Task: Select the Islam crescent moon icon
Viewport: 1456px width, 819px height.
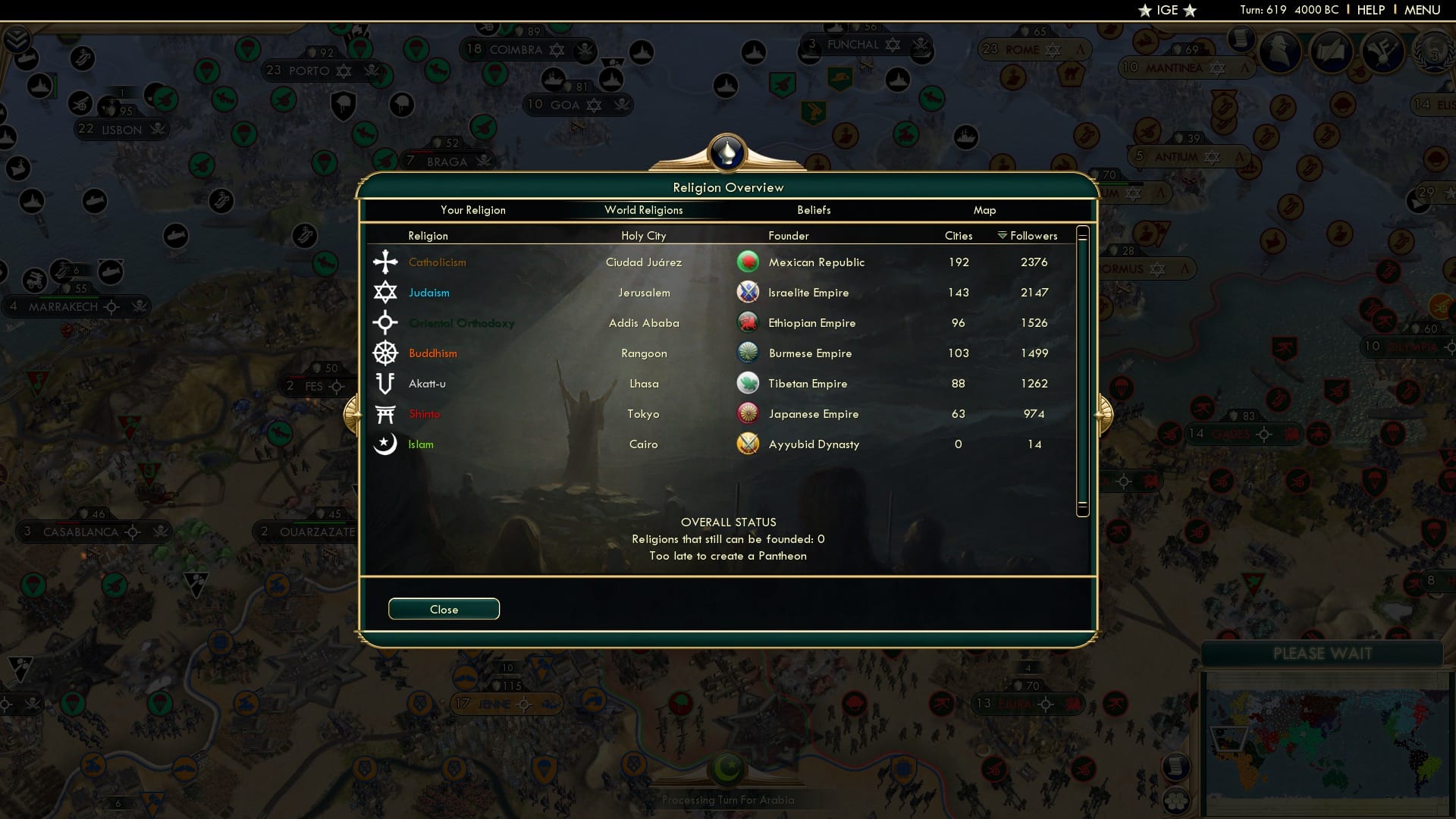Action: (385, 444)
